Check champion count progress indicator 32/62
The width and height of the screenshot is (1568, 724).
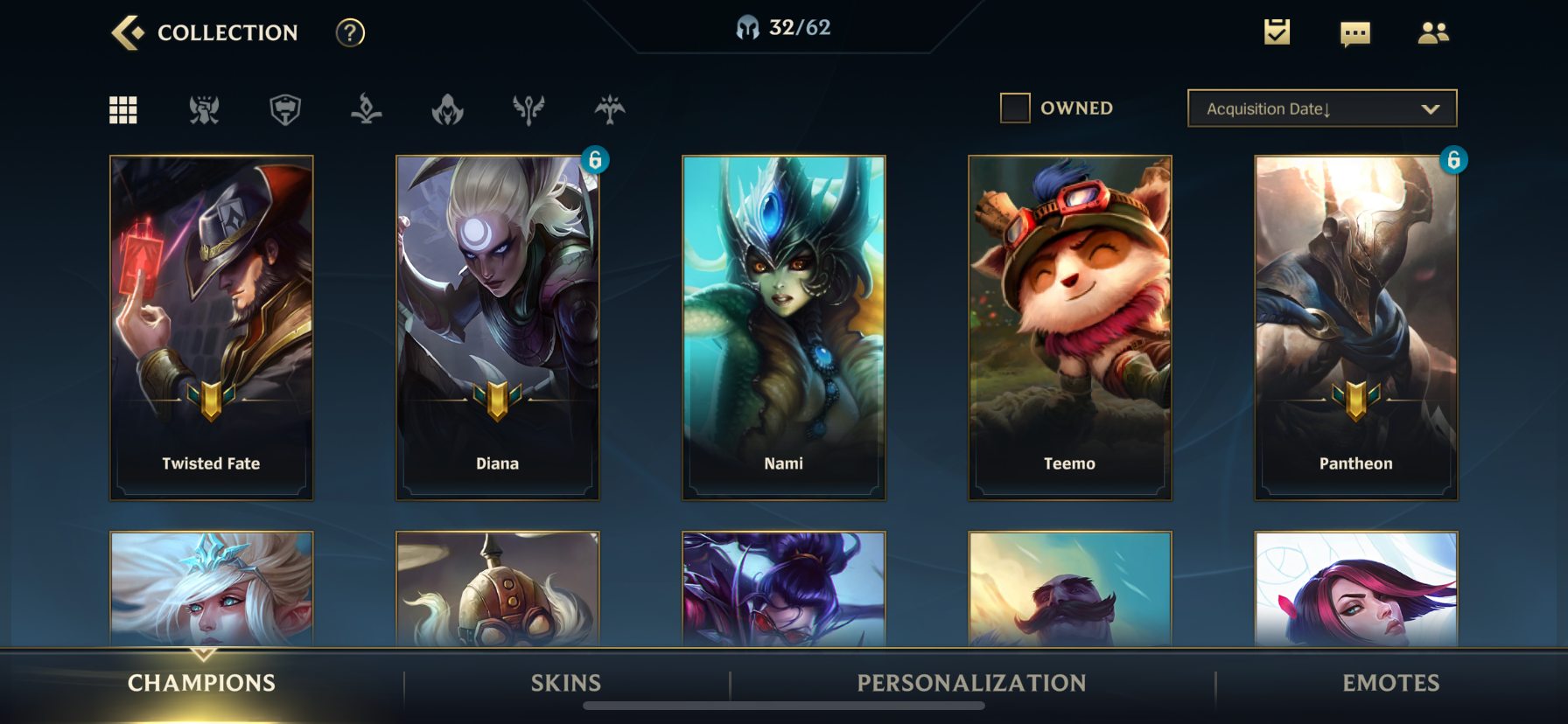coord(783,26)
